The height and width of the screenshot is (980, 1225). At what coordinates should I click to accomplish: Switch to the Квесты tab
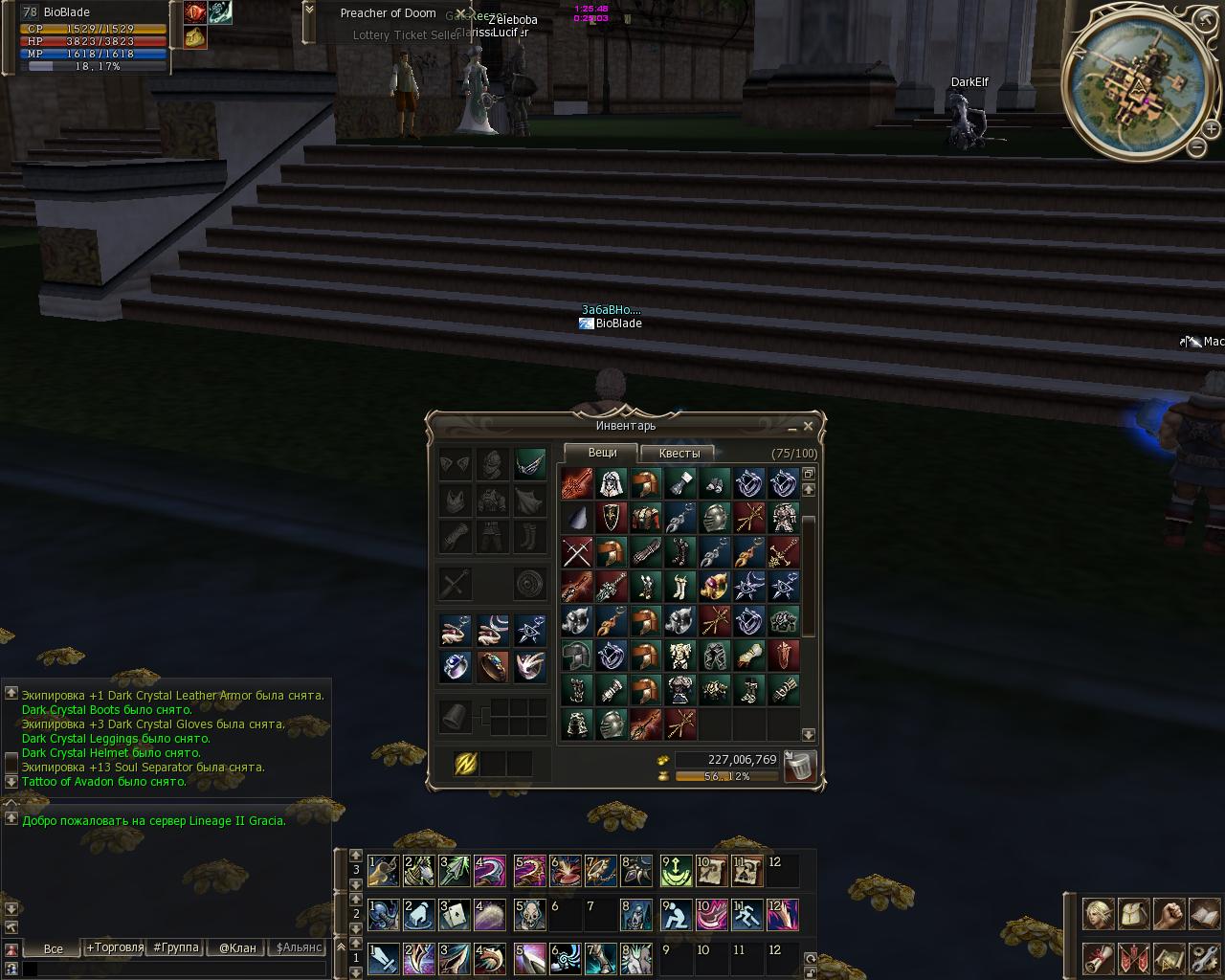click(x=679, y=454)
